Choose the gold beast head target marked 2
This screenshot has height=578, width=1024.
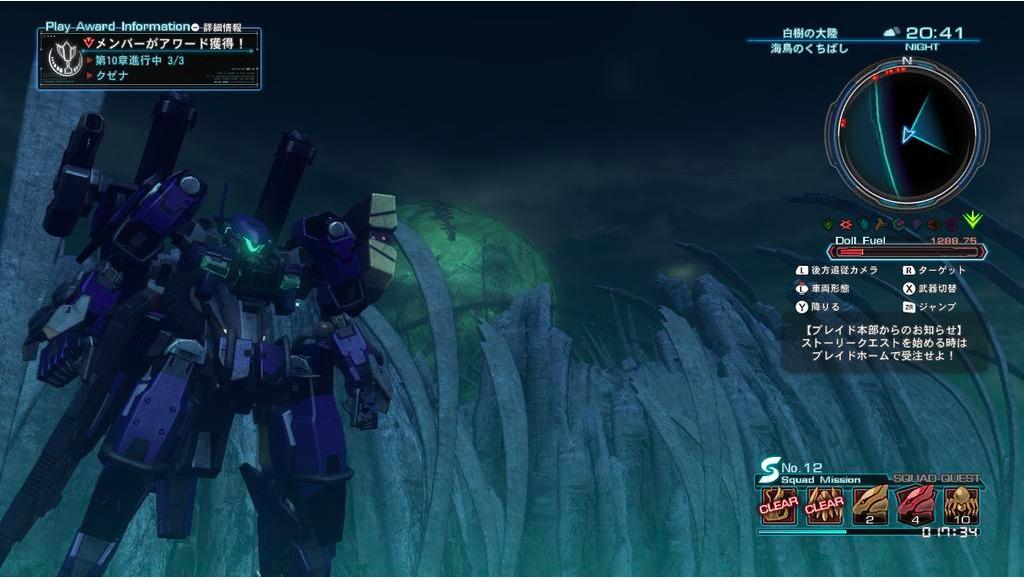pos(869,506)
